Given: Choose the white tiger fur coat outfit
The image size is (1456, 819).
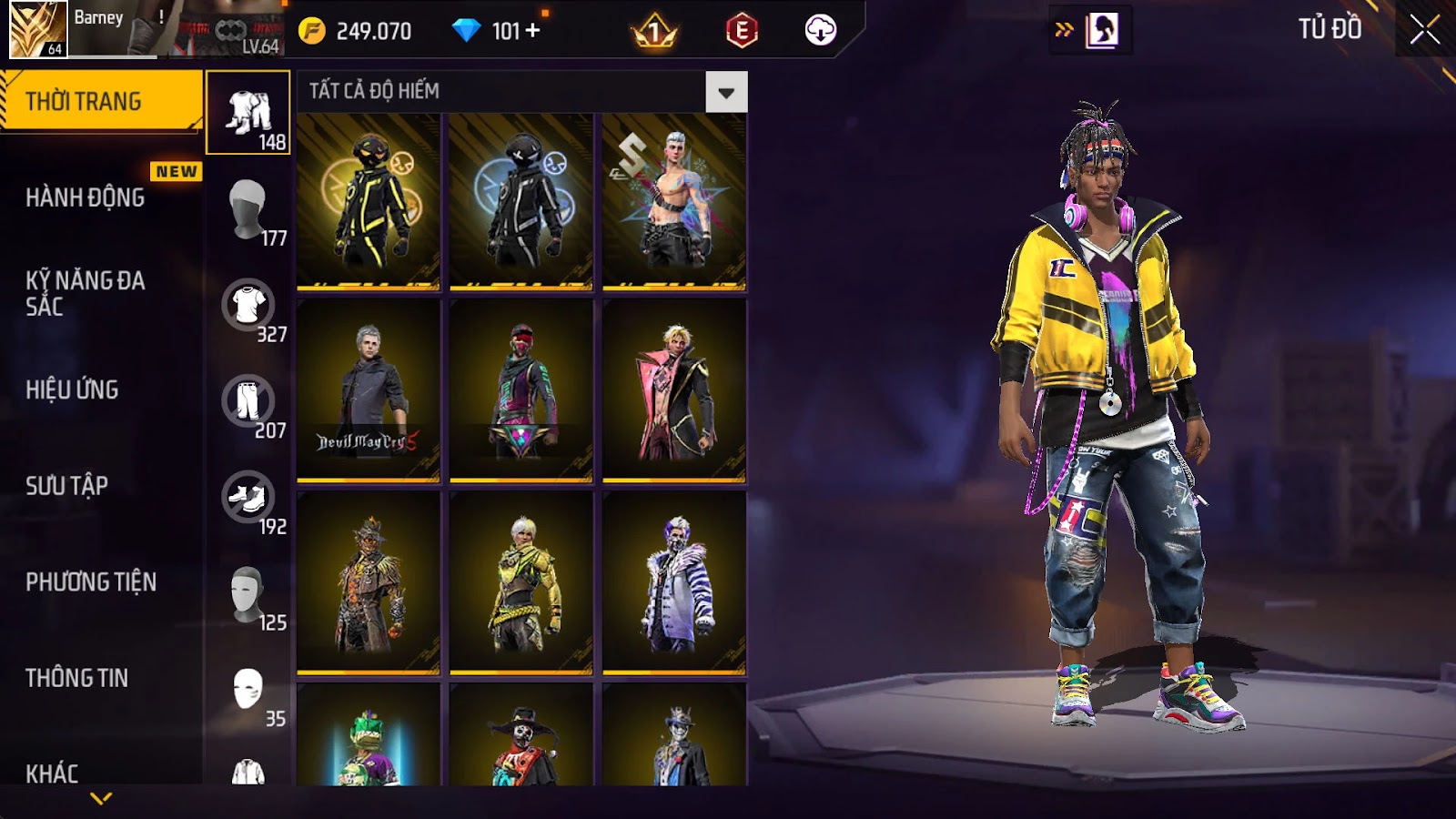Looking at the screenshot, I should pyautogui.click(x=674, y=582).
